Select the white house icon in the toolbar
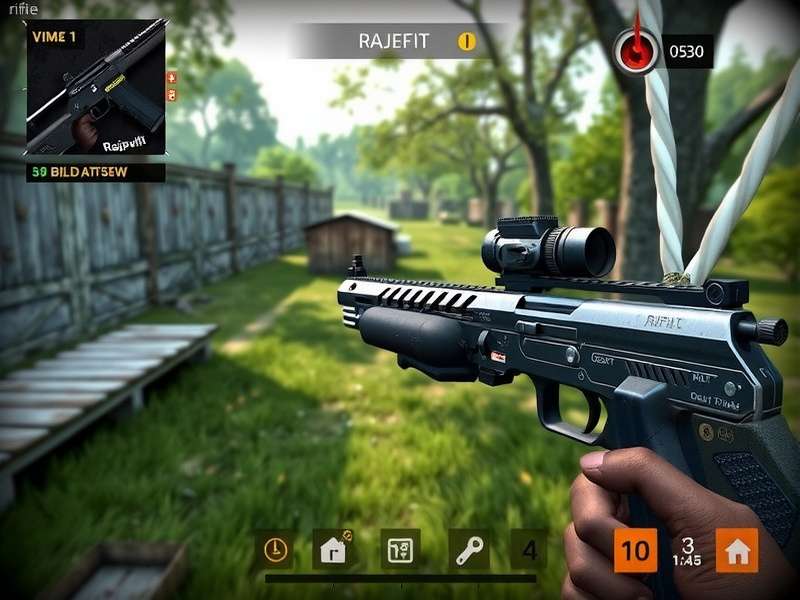800x600 pixels. (333, 549)
